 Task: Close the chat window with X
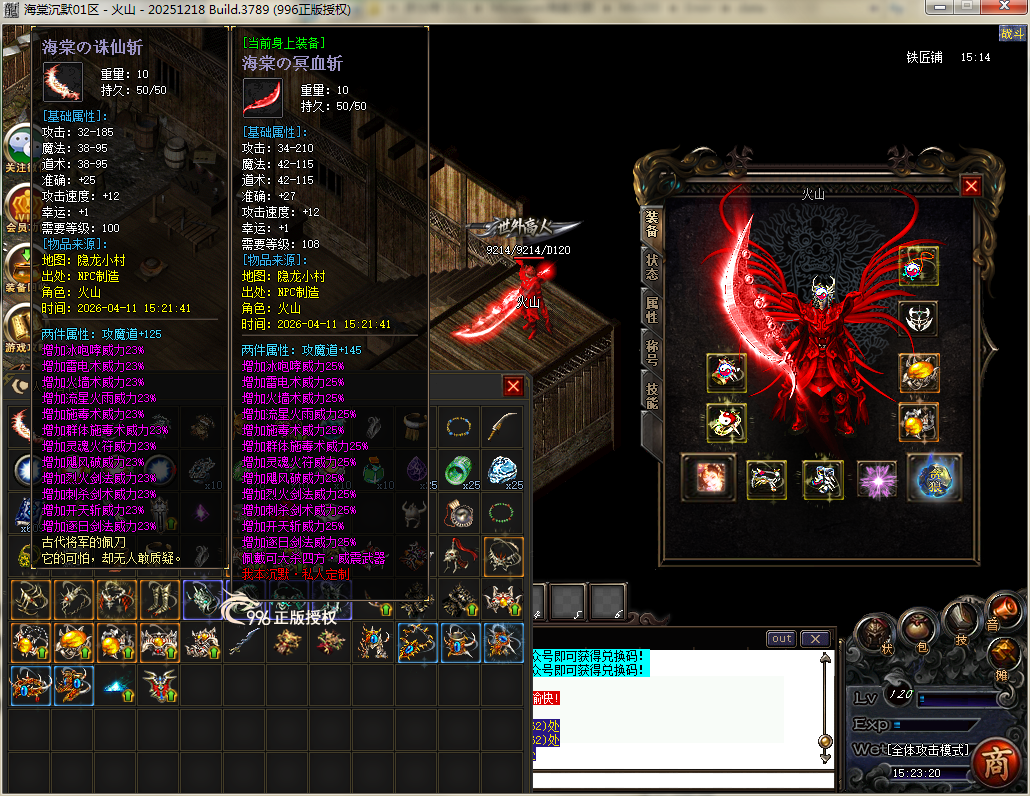tap(816, 639)
